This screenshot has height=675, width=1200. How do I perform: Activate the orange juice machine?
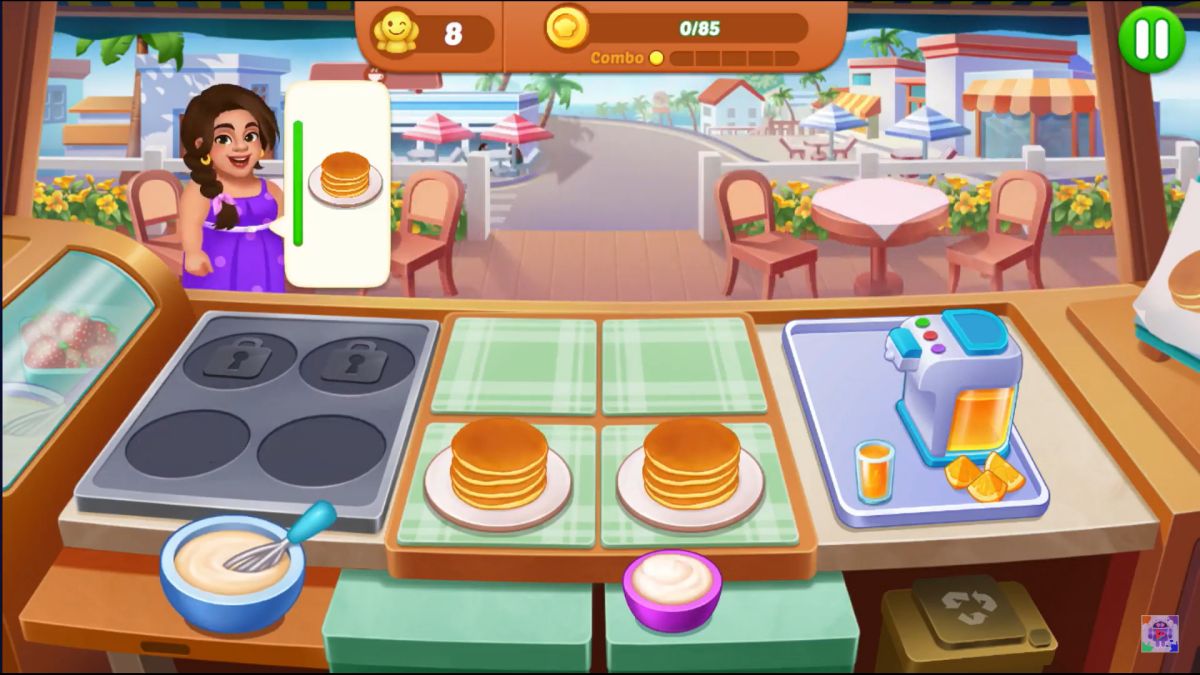[x=954, y=383]
